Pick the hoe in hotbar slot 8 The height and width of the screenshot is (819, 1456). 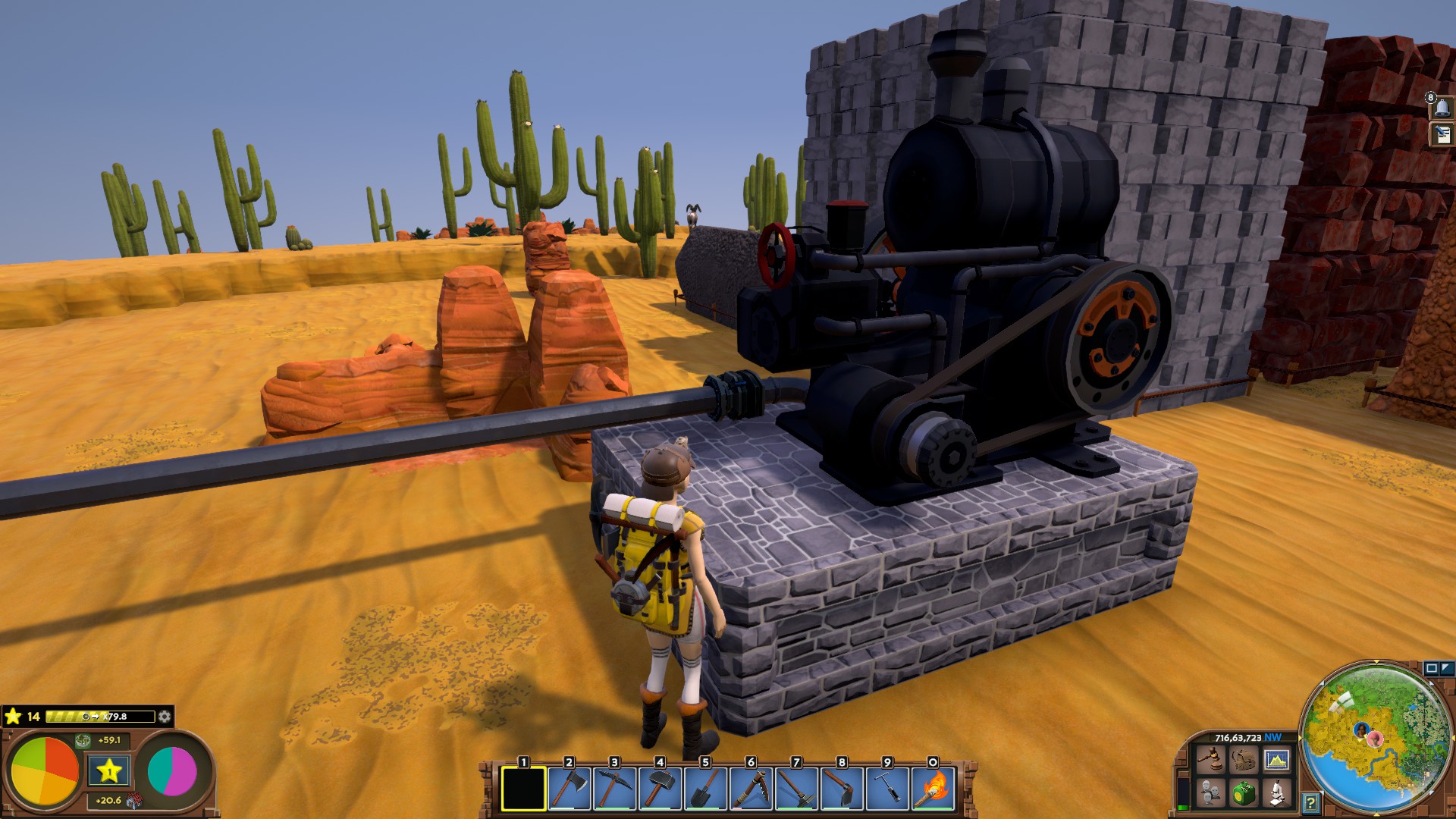pyautogui.click(x=842, y=789)
